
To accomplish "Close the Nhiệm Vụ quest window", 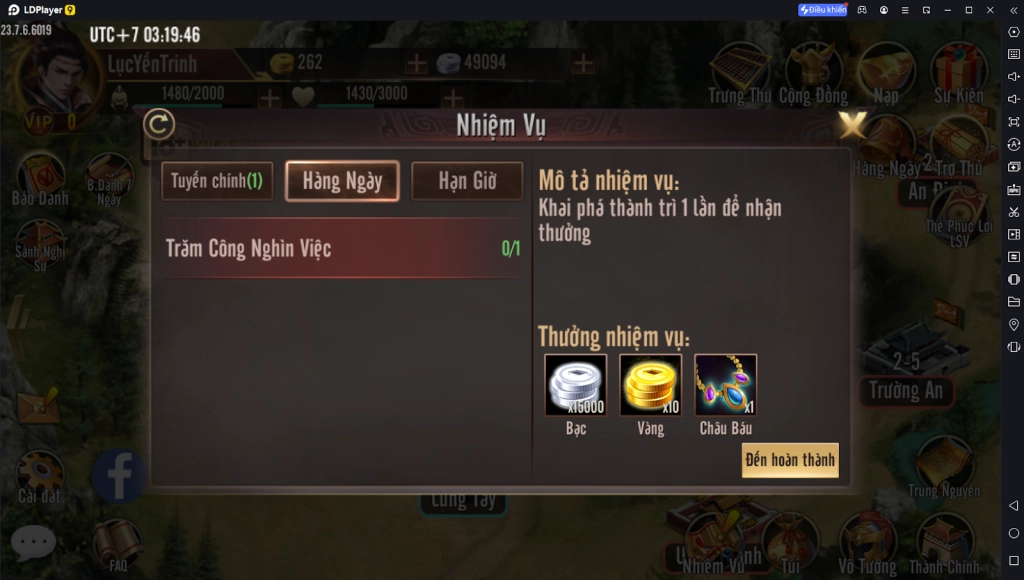I will tap(852, 125).
